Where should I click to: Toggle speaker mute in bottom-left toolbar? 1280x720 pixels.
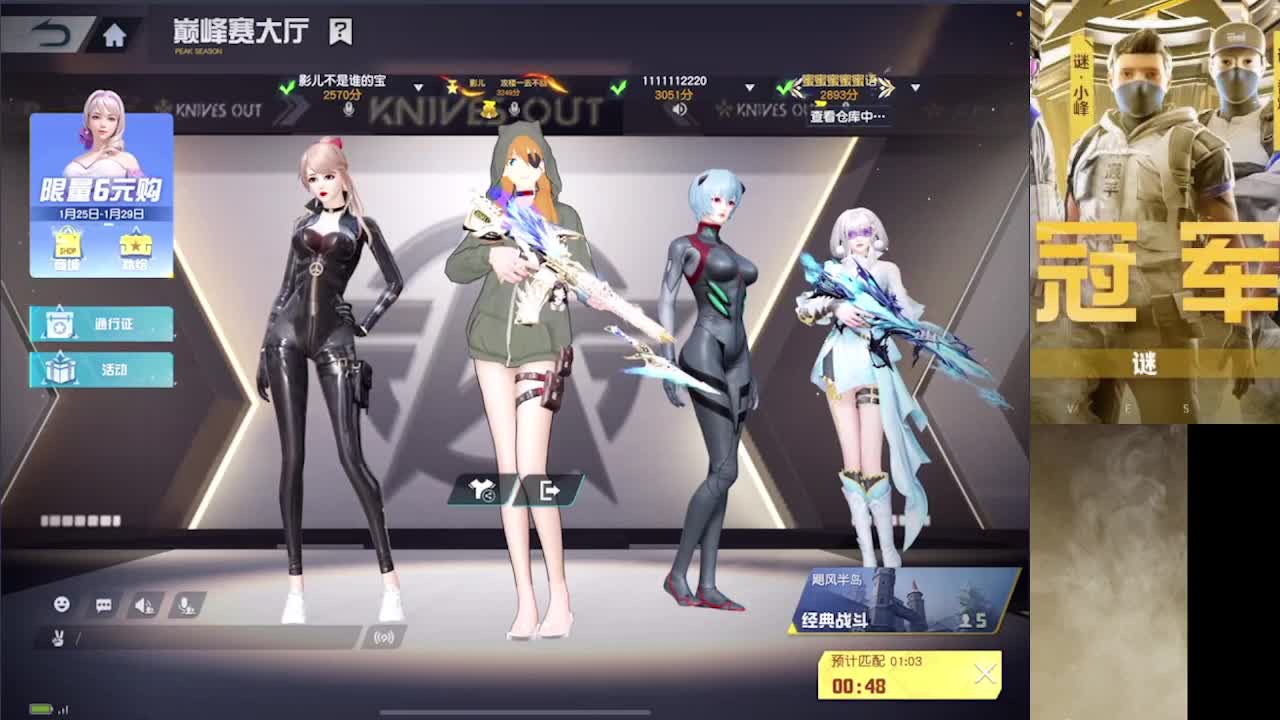[x=142, y=605]
